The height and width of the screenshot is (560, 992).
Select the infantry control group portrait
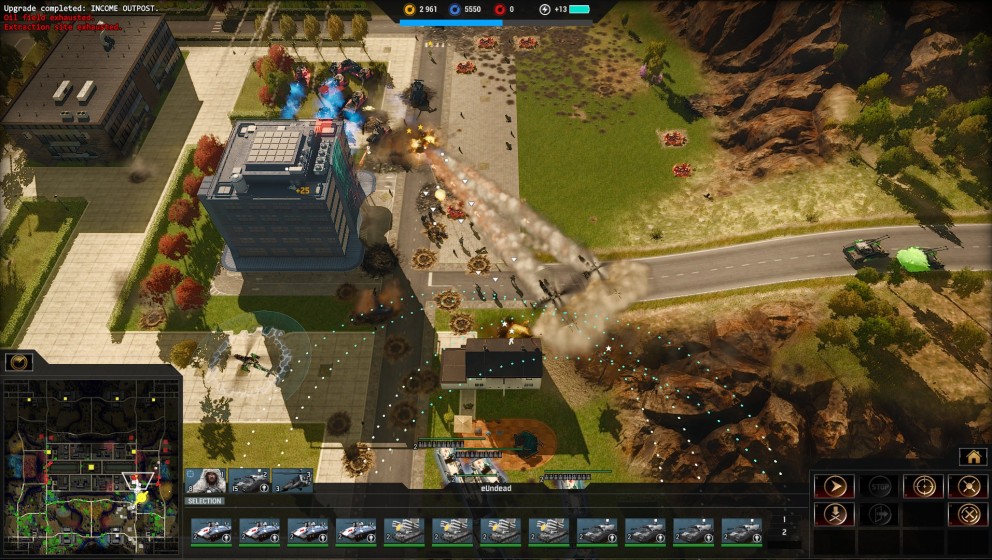pyautogui.click(x=205, y=481)
